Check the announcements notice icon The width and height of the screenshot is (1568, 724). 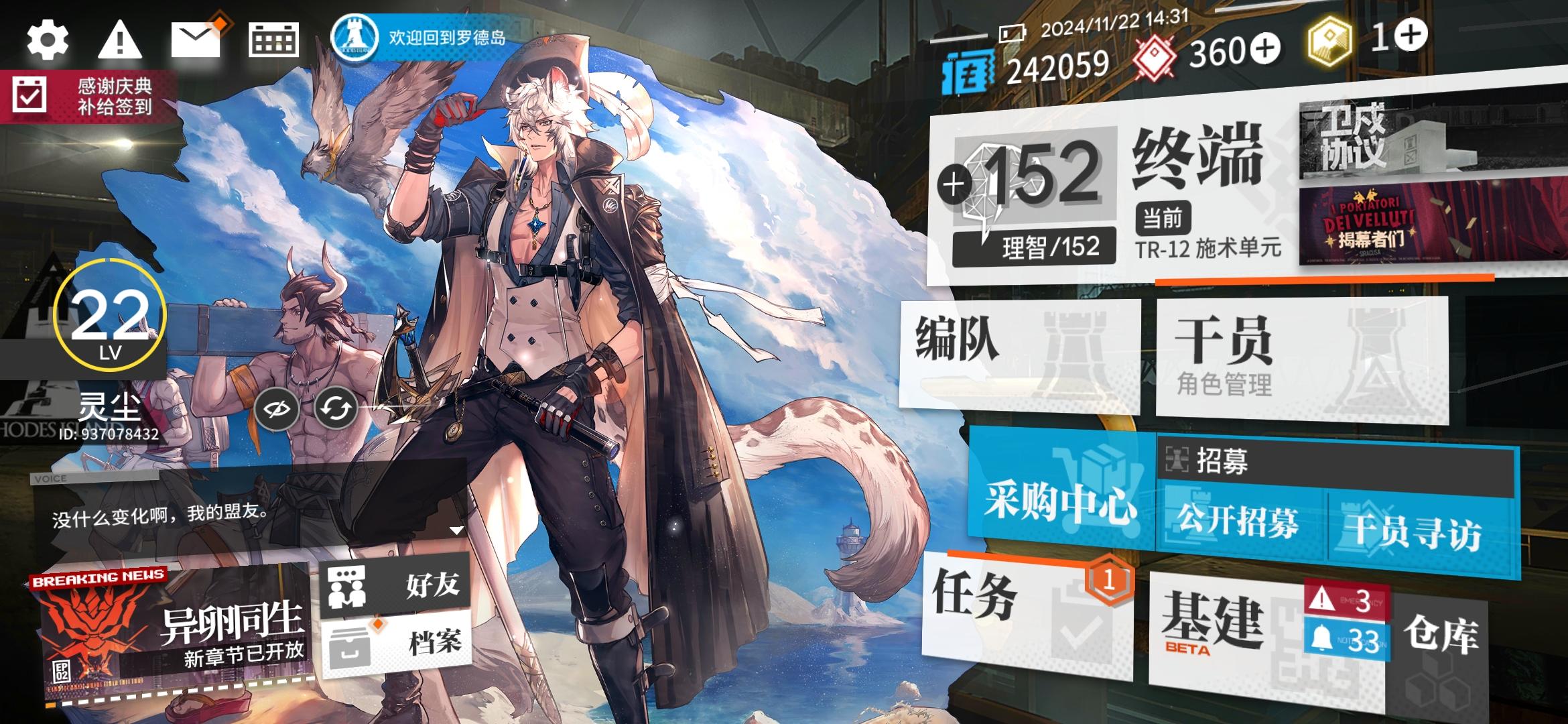tap(121, 39)
